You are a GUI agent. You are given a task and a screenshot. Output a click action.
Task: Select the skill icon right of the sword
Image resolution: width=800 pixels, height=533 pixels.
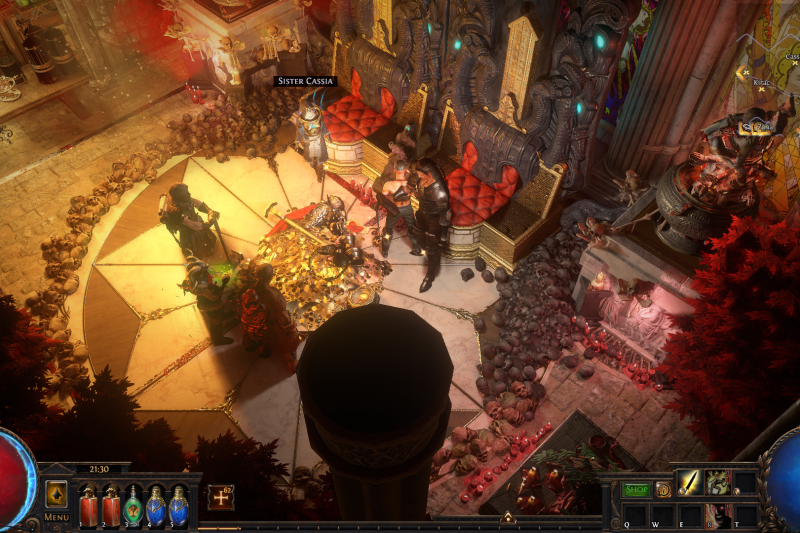click(717, 483)
